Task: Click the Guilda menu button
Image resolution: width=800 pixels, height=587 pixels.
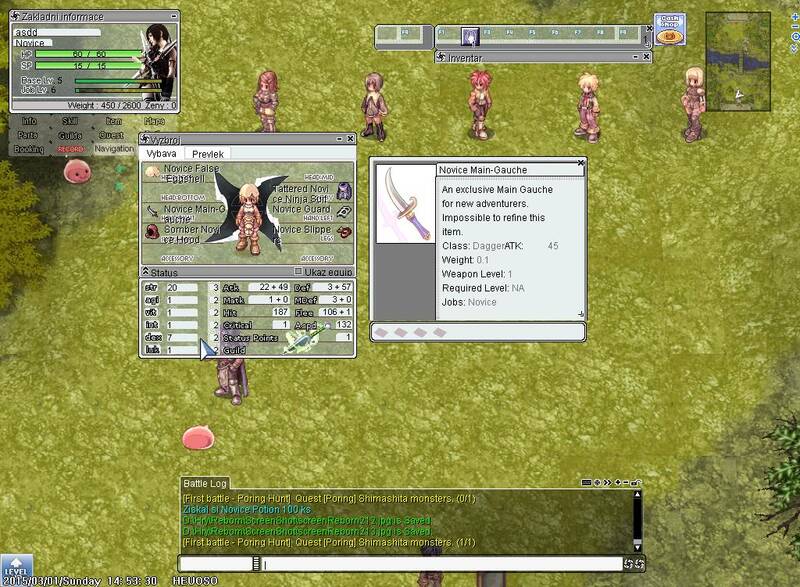Action: click(70, 135)
